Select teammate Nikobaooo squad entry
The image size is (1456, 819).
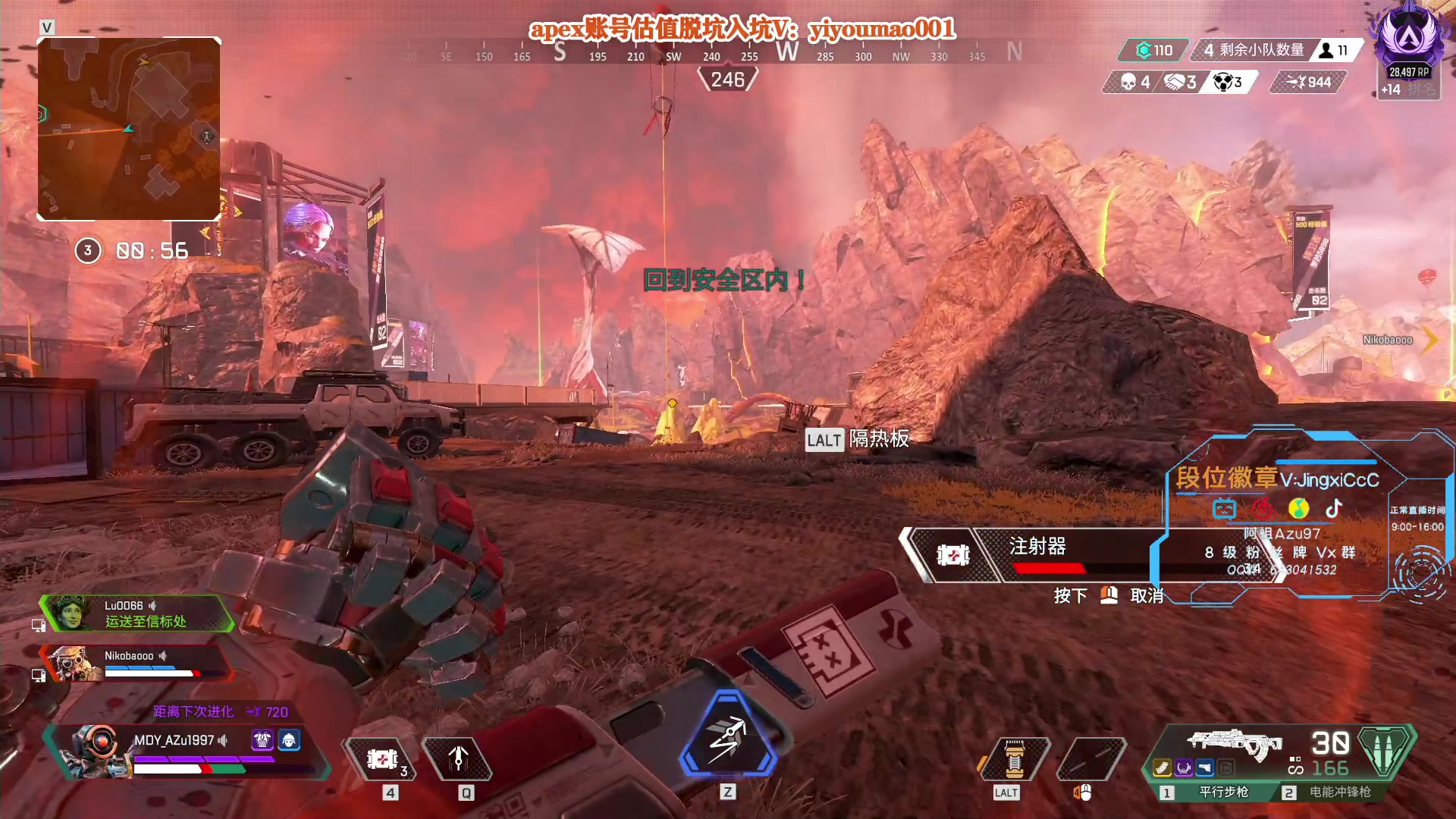coord(136,663)
